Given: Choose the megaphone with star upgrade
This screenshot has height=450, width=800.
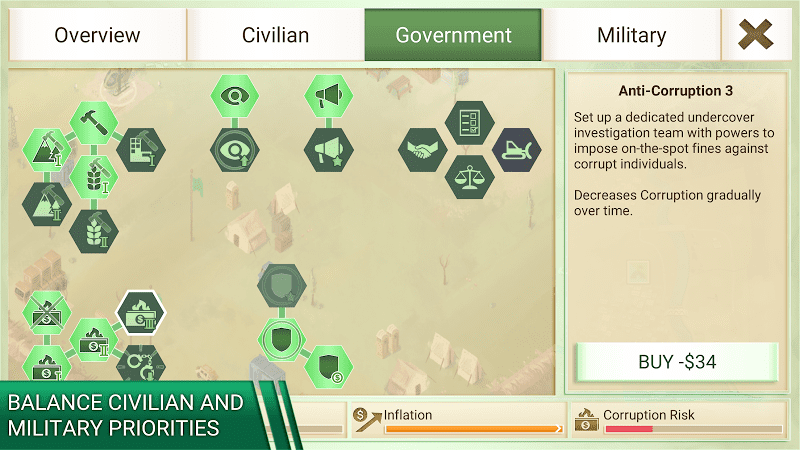Looking at the screenshot, I should pyautogui.click(x=328, y=150).
